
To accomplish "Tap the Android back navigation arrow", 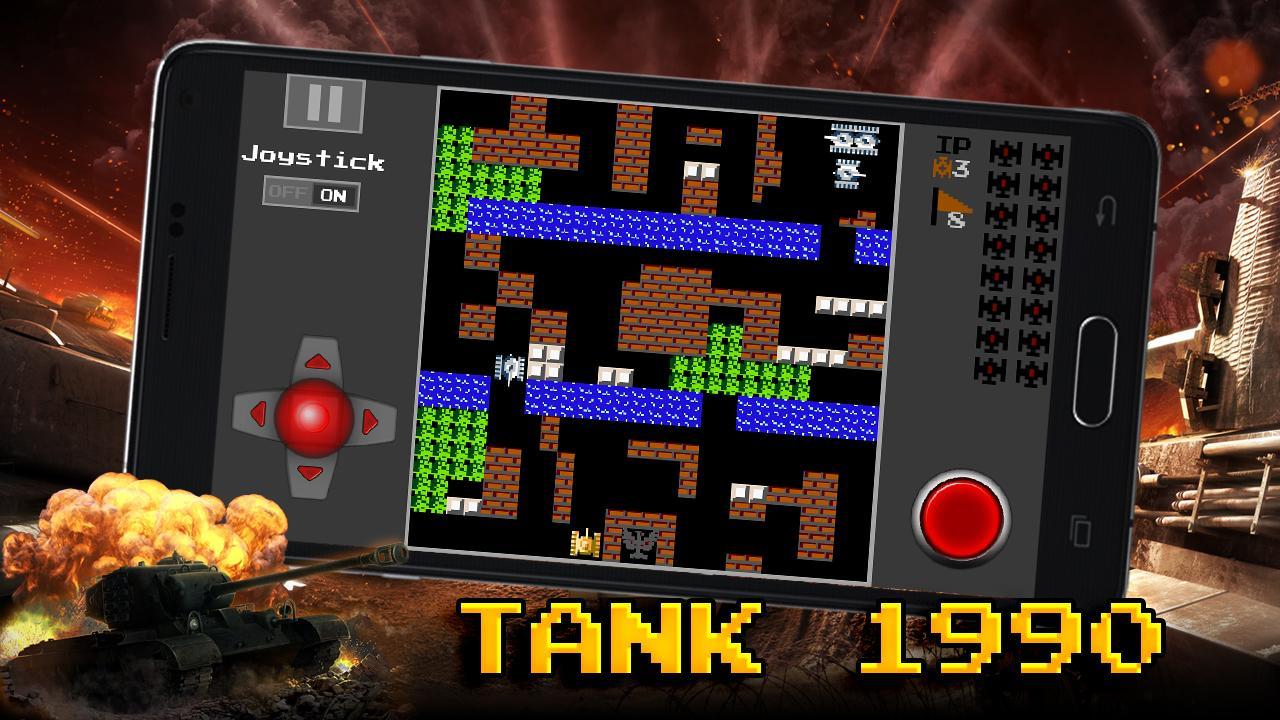I will (x=1104, y=213).
